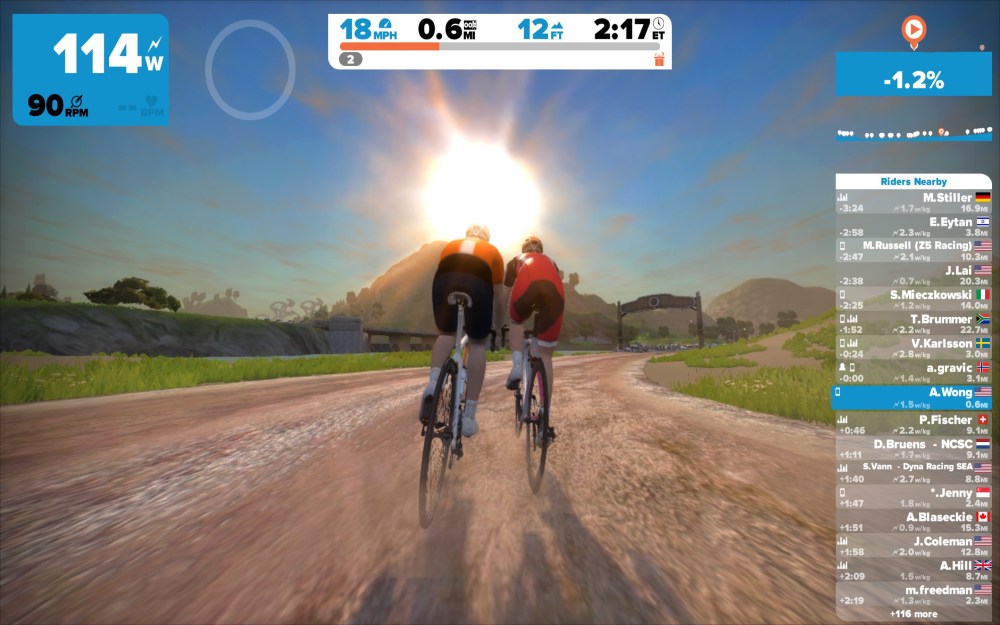Expand the +116 more riders link
The width and height of the screenshot is (1000, 625).
pos(913,613)
